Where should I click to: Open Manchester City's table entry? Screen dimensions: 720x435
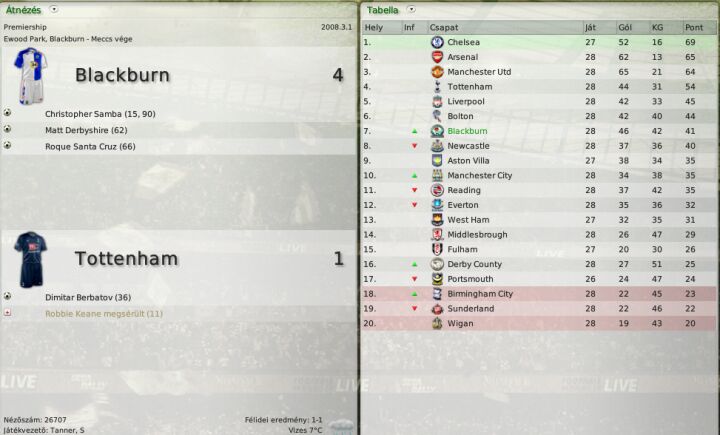pos(479,175)
